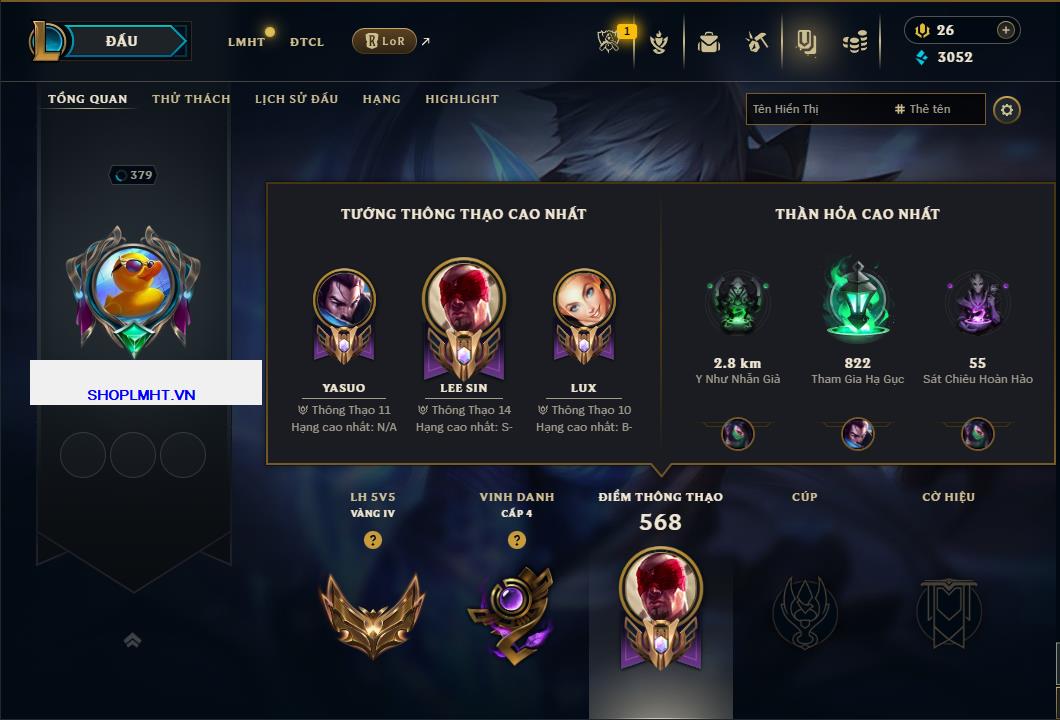Click the plus button to add RP

[x=1006, y=30]
